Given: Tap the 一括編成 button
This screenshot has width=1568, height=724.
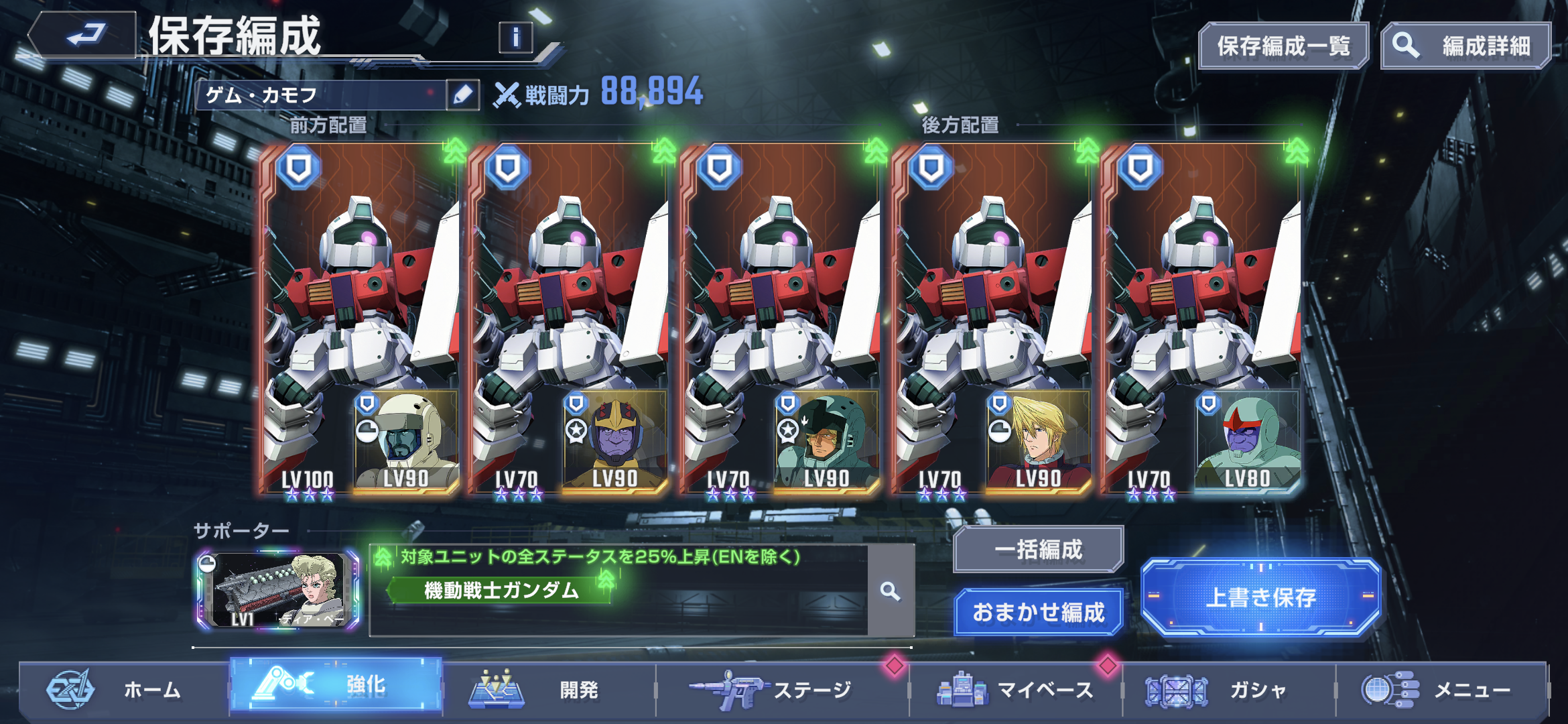Looking at the screenshot, I should tap(1038, 550).
